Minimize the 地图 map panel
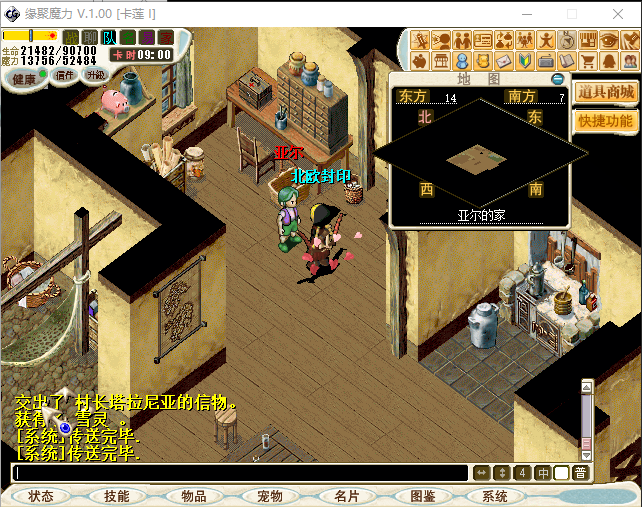Screen dimensions: 642x507 point(557,79)
